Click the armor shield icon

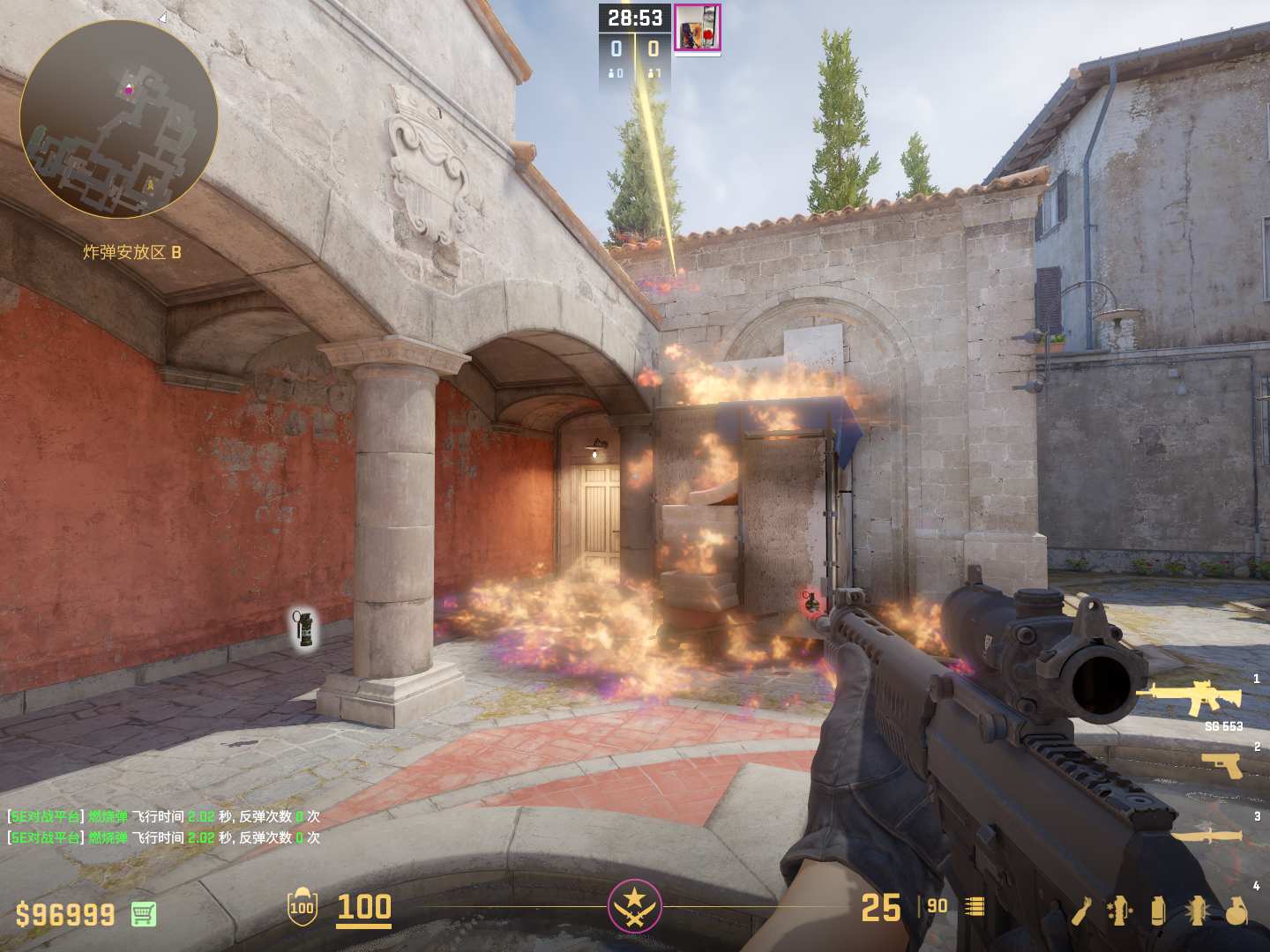pyautogui.click(x=302, y=907)
